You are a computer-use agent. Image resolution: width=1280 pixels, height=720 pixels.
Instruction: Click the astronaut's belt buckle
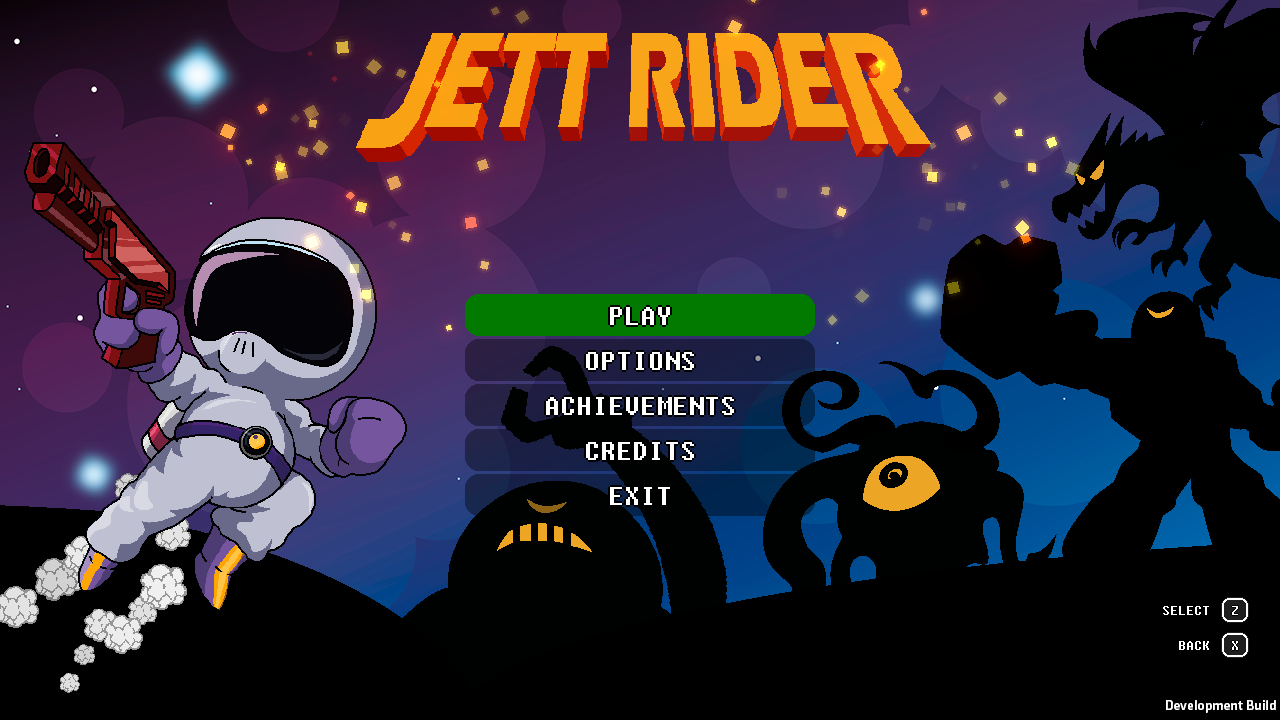pos(258,443)
